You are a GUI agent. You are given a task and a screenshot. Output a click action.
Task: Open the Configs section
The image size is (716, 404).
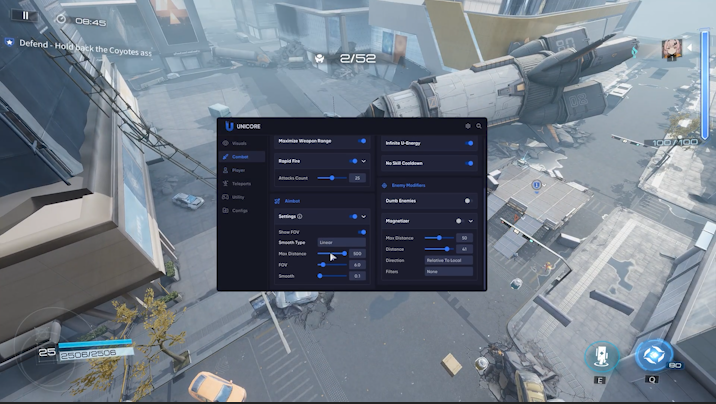pyautogui.click(x=239, y=210)
